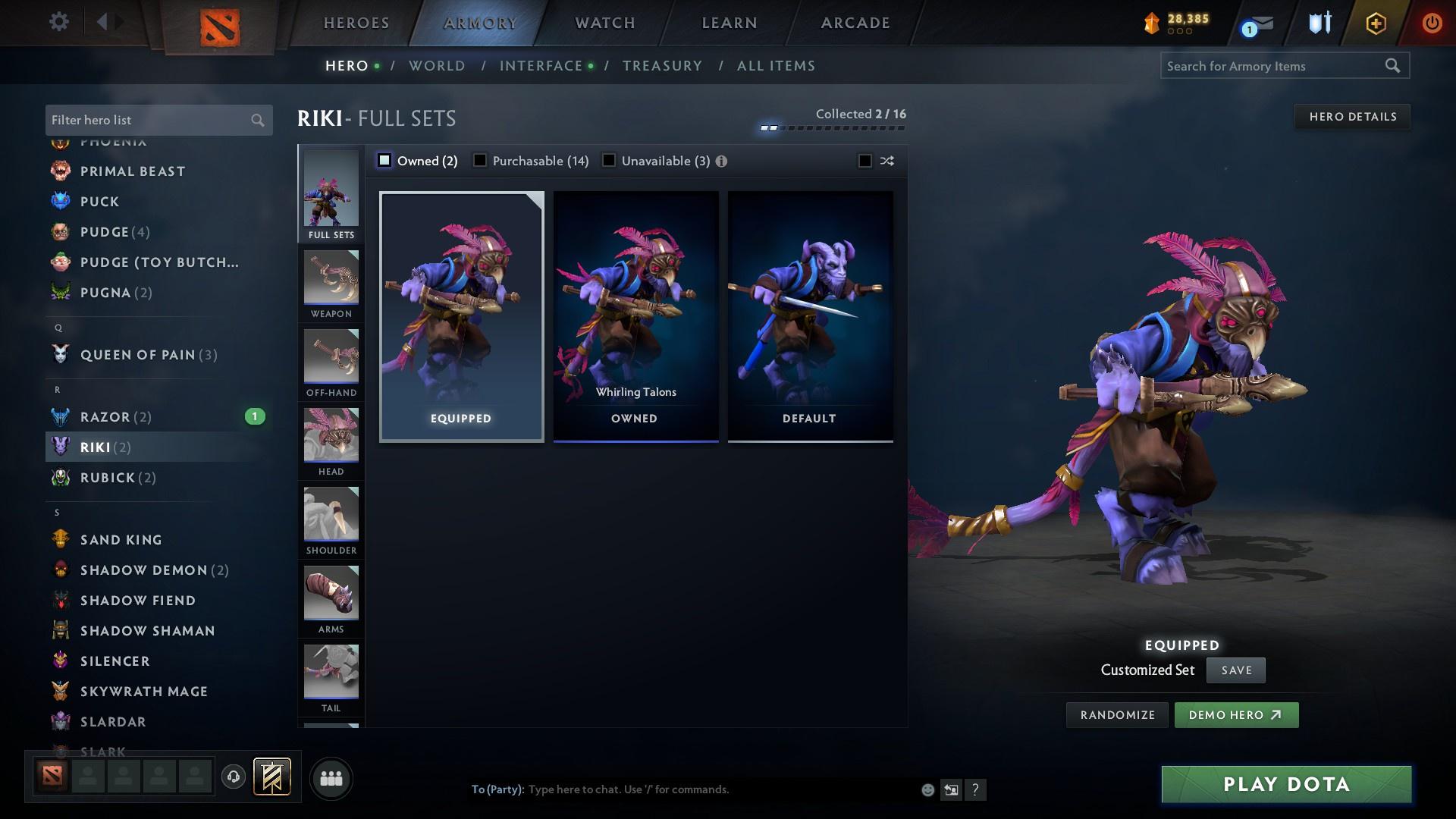Click the Collected 2/16 progress dots
The height and width of the screenshot is (819, 1456).
click(832, 127)
